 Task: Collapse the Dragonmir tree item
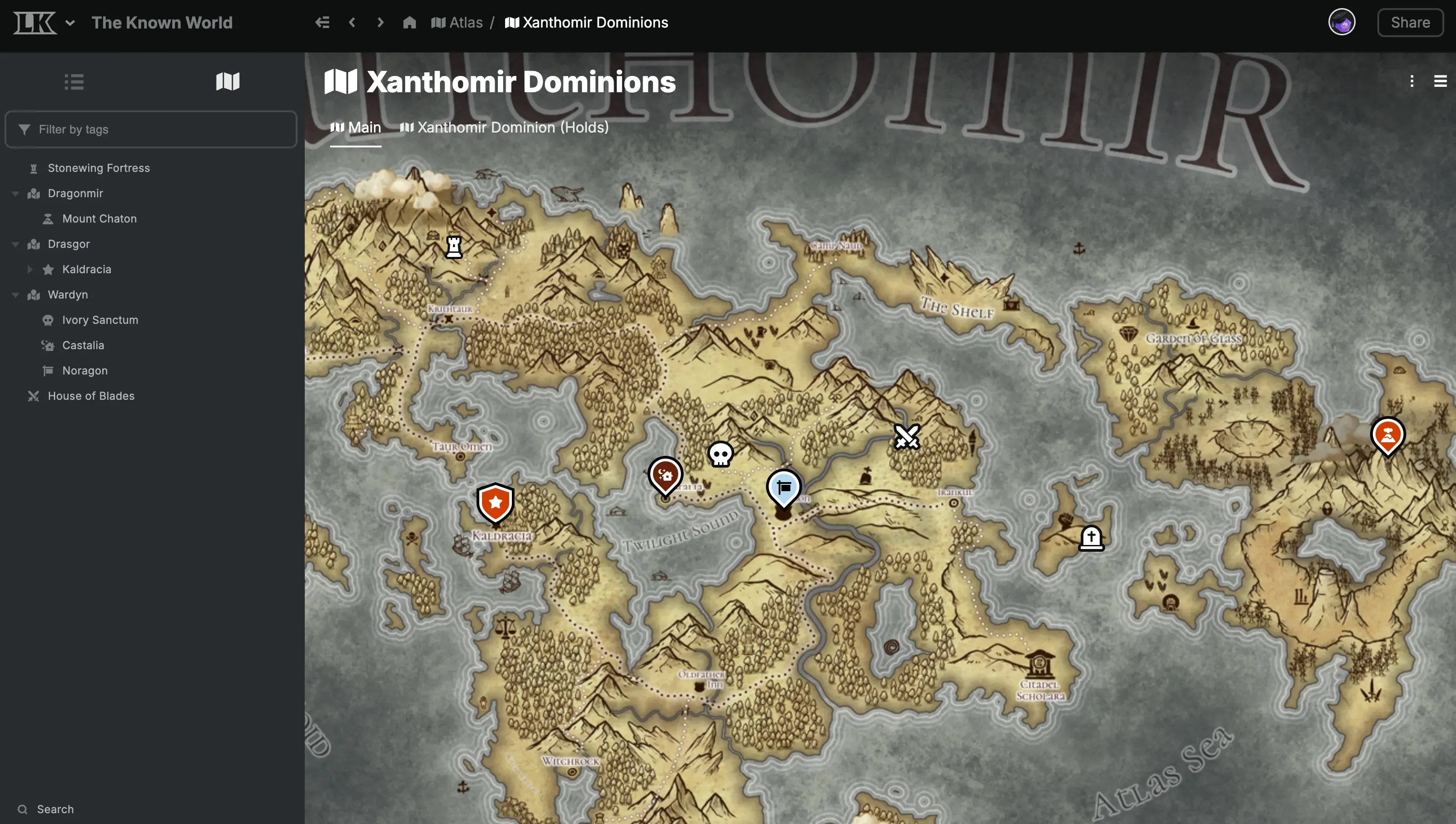coord(15,193)
